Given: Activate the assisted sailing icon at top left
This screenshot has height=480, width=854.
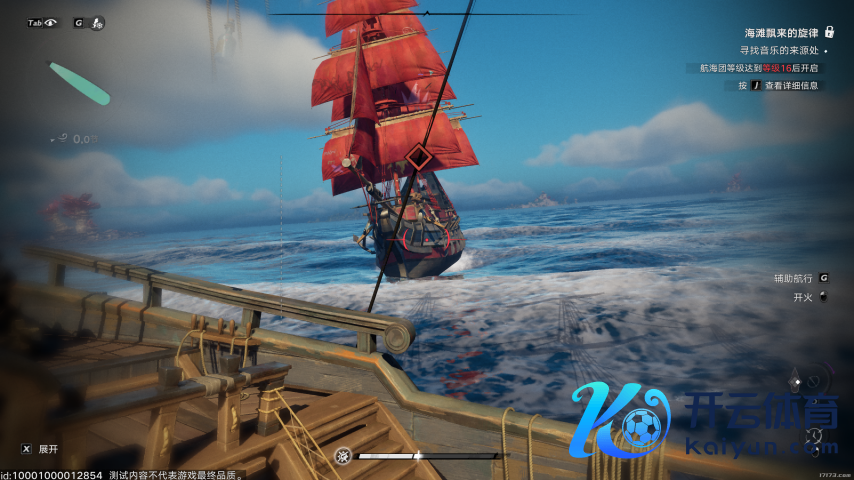Looking at the screenshot, I should pyautogui.click(x=97, y=23).
